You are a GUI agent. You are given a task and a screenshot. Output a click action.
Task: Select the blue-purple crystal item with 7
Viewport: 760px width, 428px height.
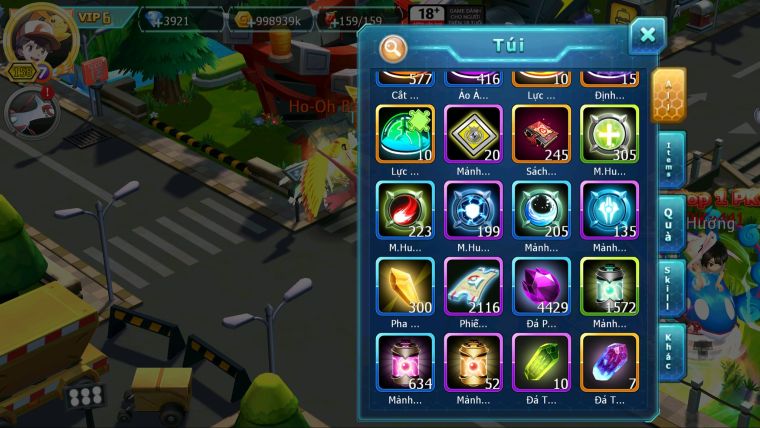pyautogui.click(x=609, y=362)
